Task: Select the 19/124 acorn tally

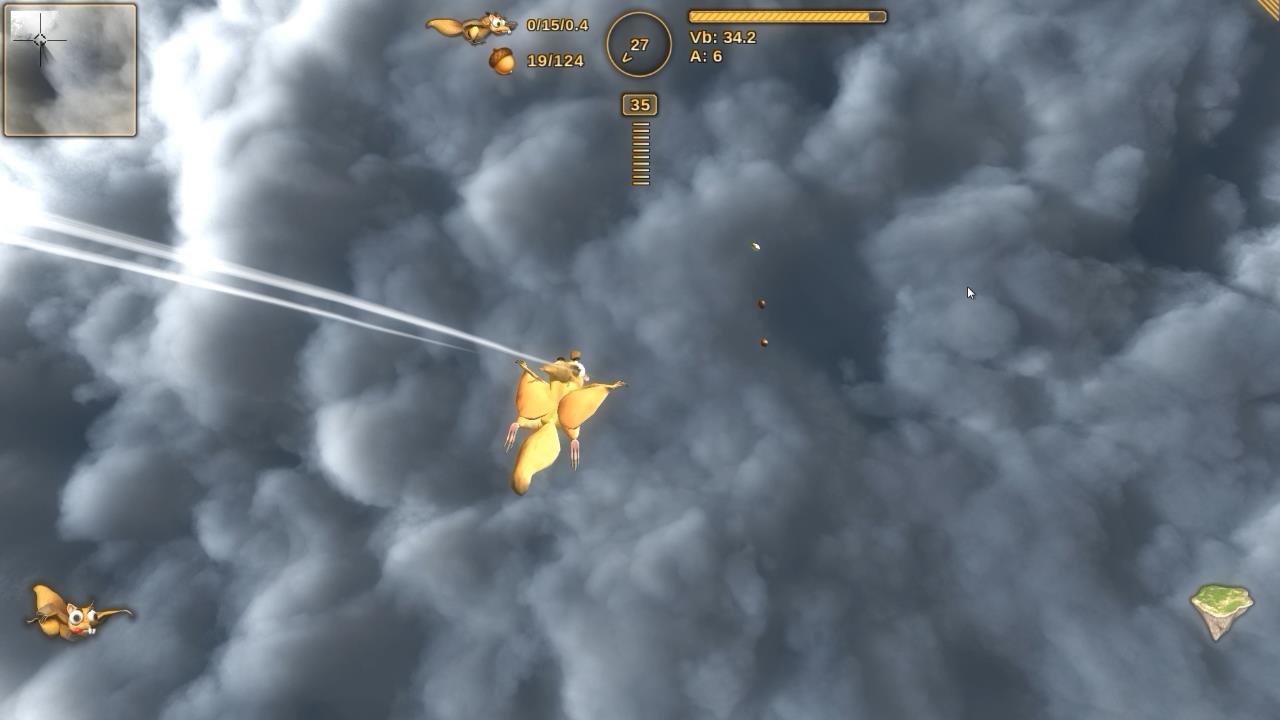Action: coord(552,58)
